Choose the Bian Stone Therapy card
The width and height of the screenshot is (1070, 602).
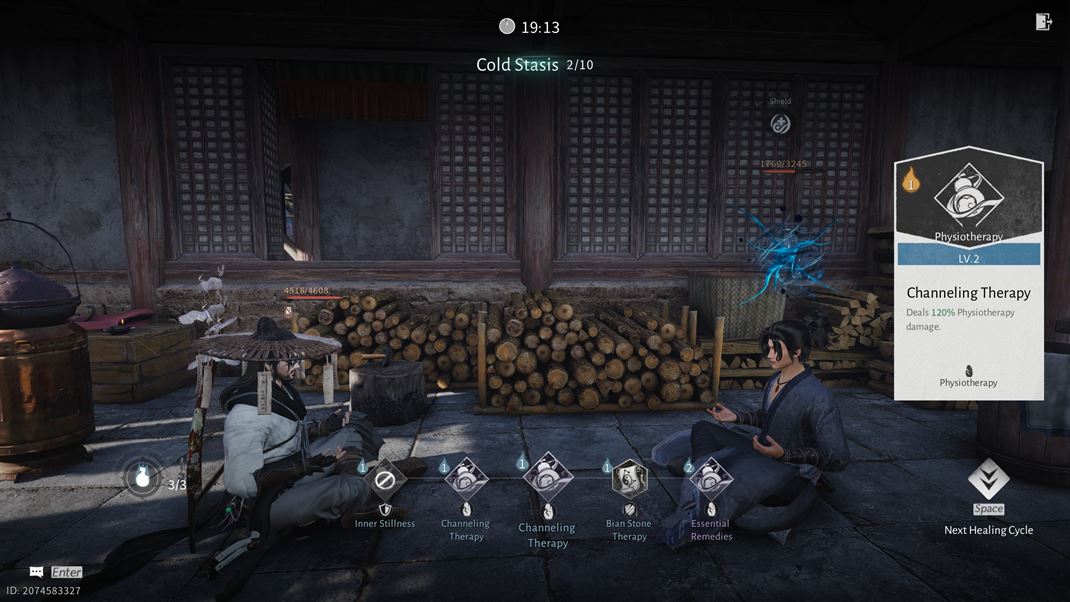(629, 479)
